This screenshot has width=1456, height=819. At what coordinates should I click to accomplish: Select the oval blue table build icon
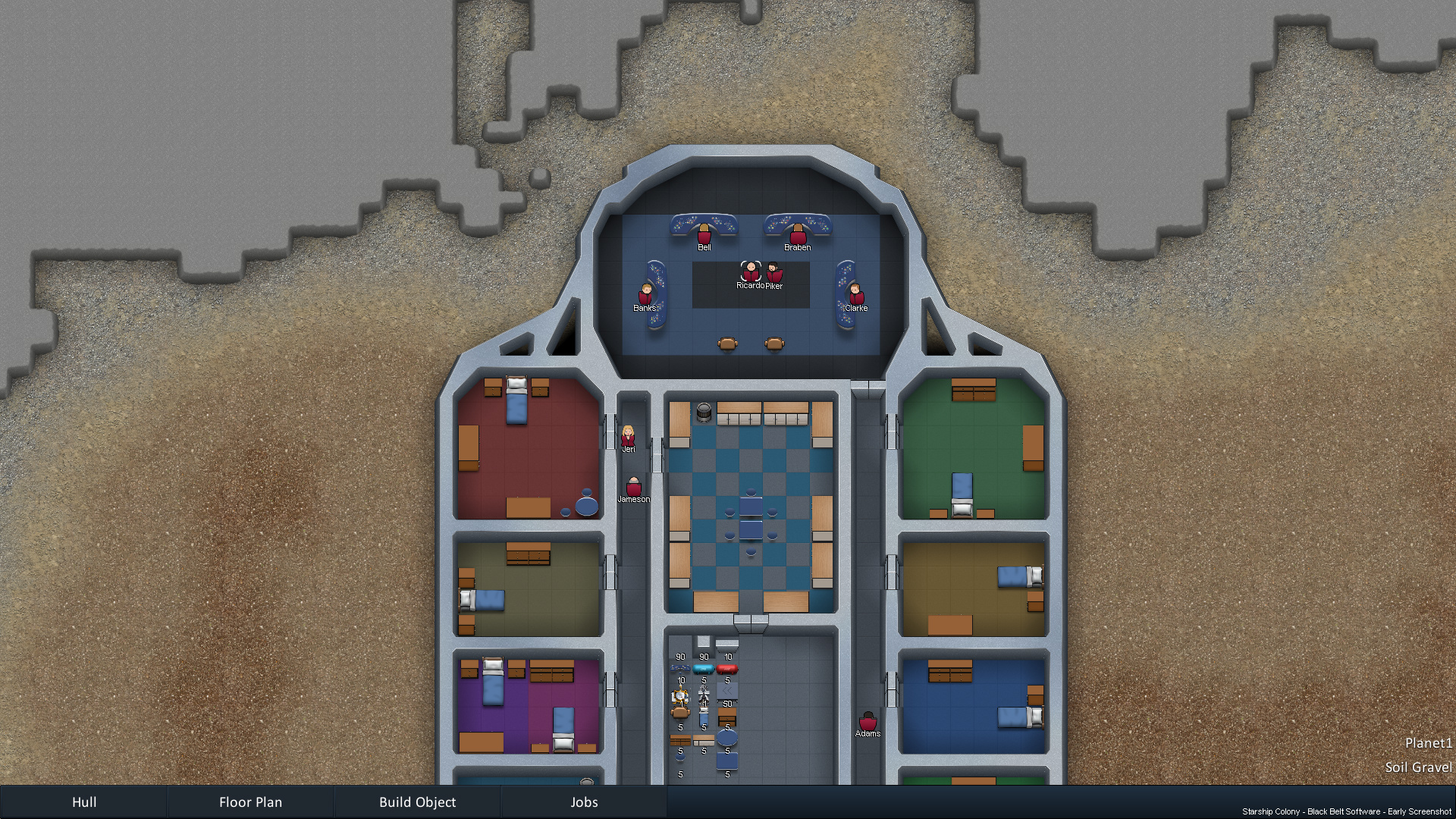[x=727, y=738]
